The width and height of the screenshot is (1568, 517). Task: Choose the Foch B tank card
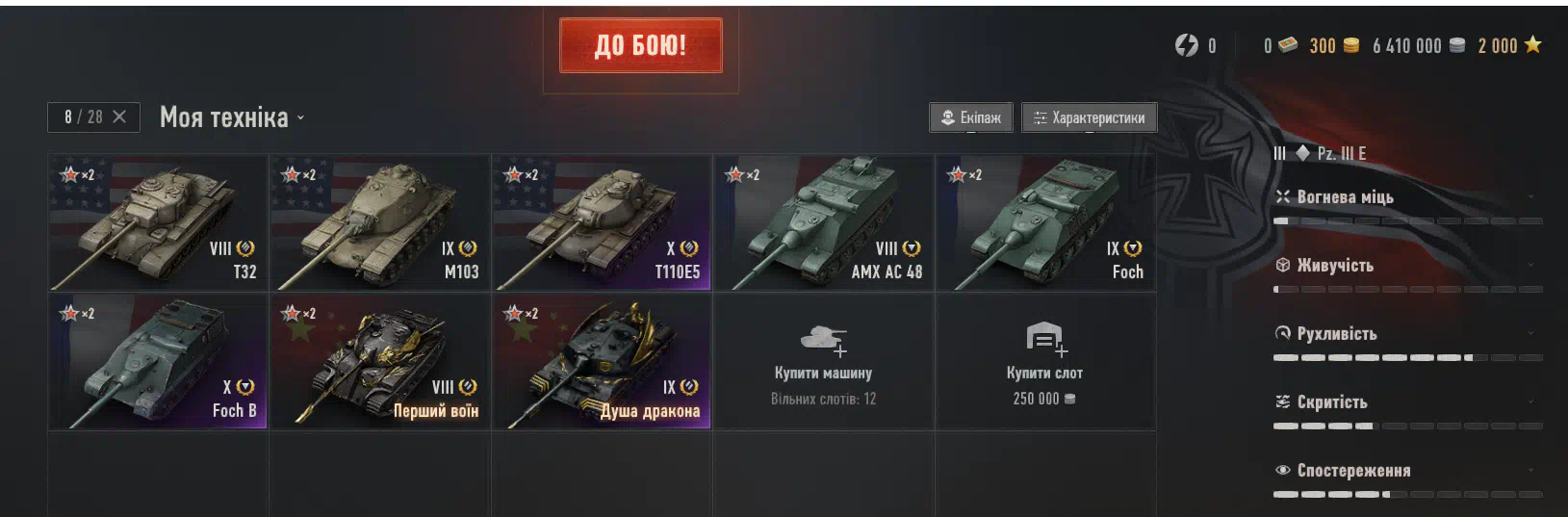click(158, 361)
